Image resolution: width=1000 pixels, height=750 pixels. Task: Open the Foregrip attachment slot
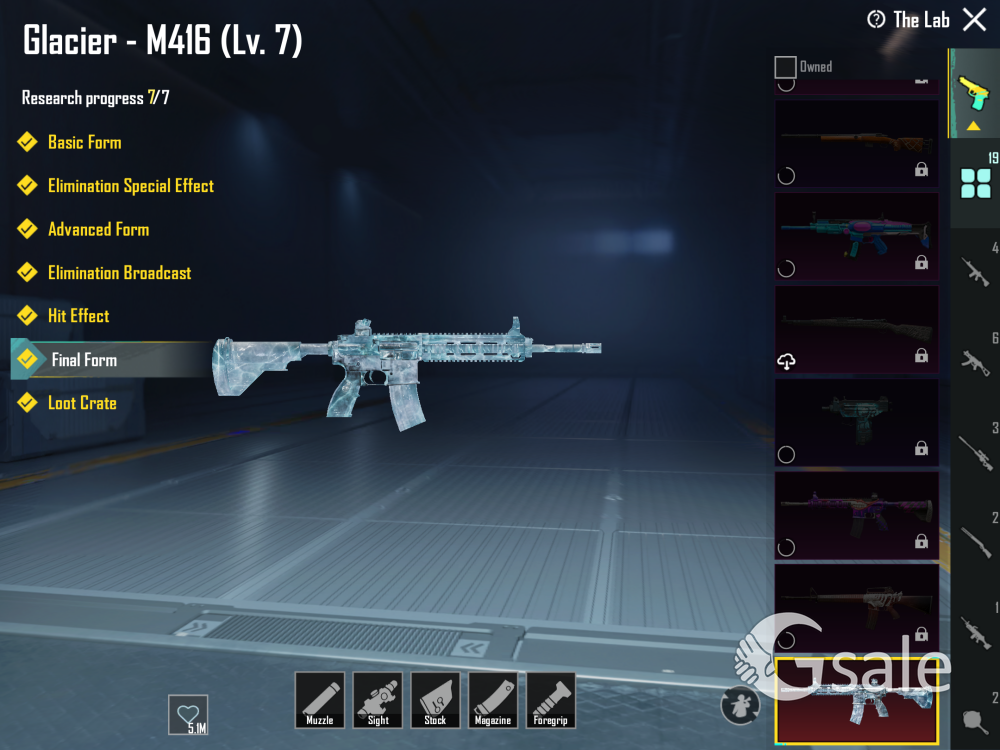tap(551, 699)
